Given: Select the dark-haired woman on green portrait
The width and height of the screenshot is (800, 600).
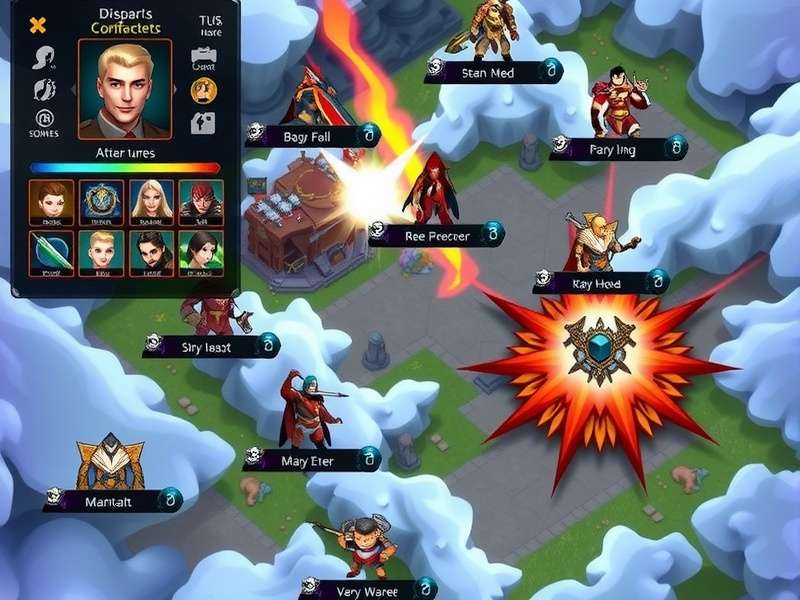Looking at the screenshot, I should coord(201,252).
